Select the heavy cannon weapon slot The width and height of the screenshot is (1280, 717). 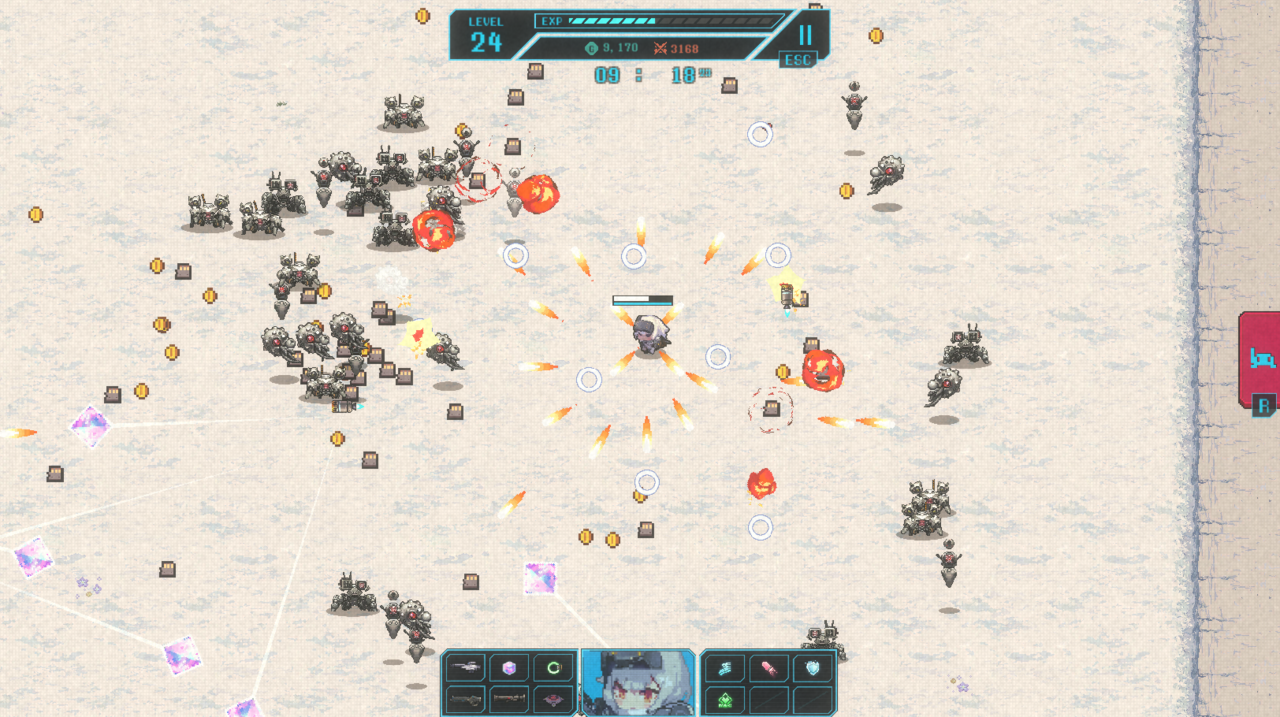tap(465, 699)
